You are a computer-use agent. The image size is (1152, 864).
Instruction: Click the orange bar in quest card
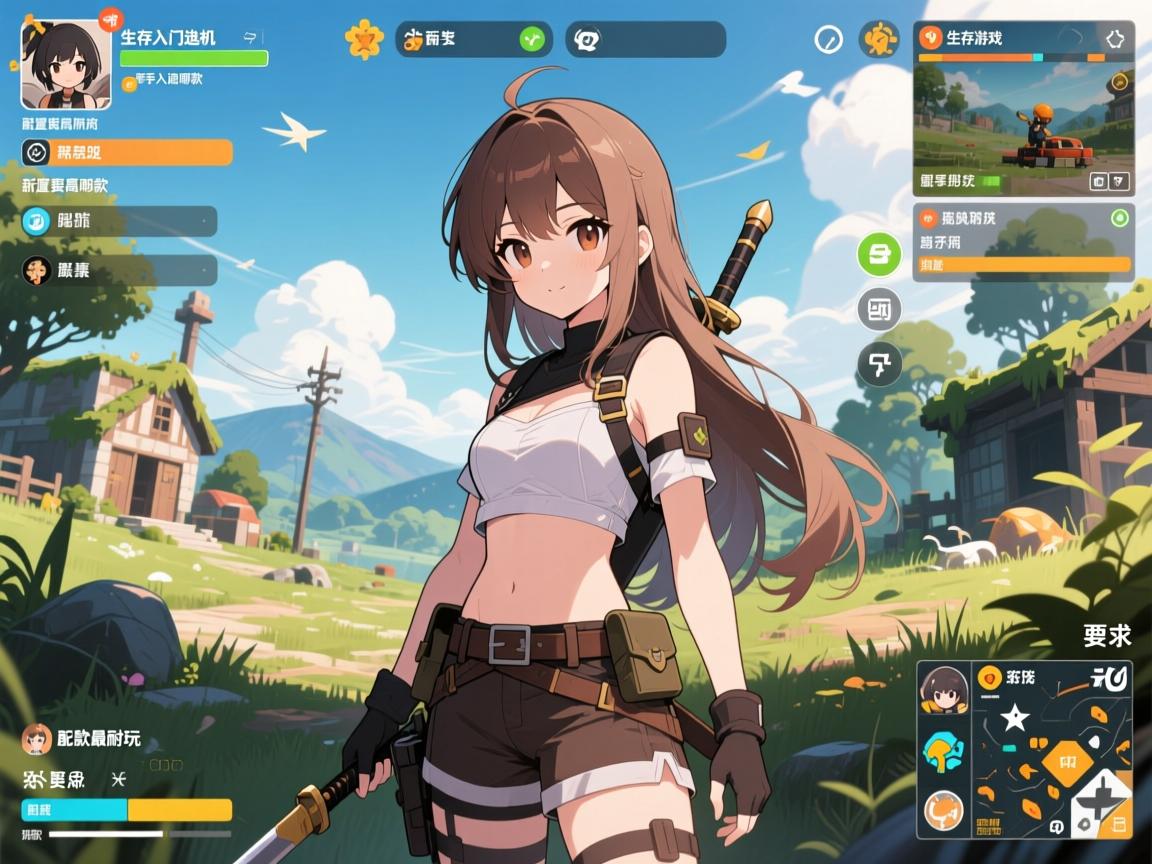coord(1023,265)
